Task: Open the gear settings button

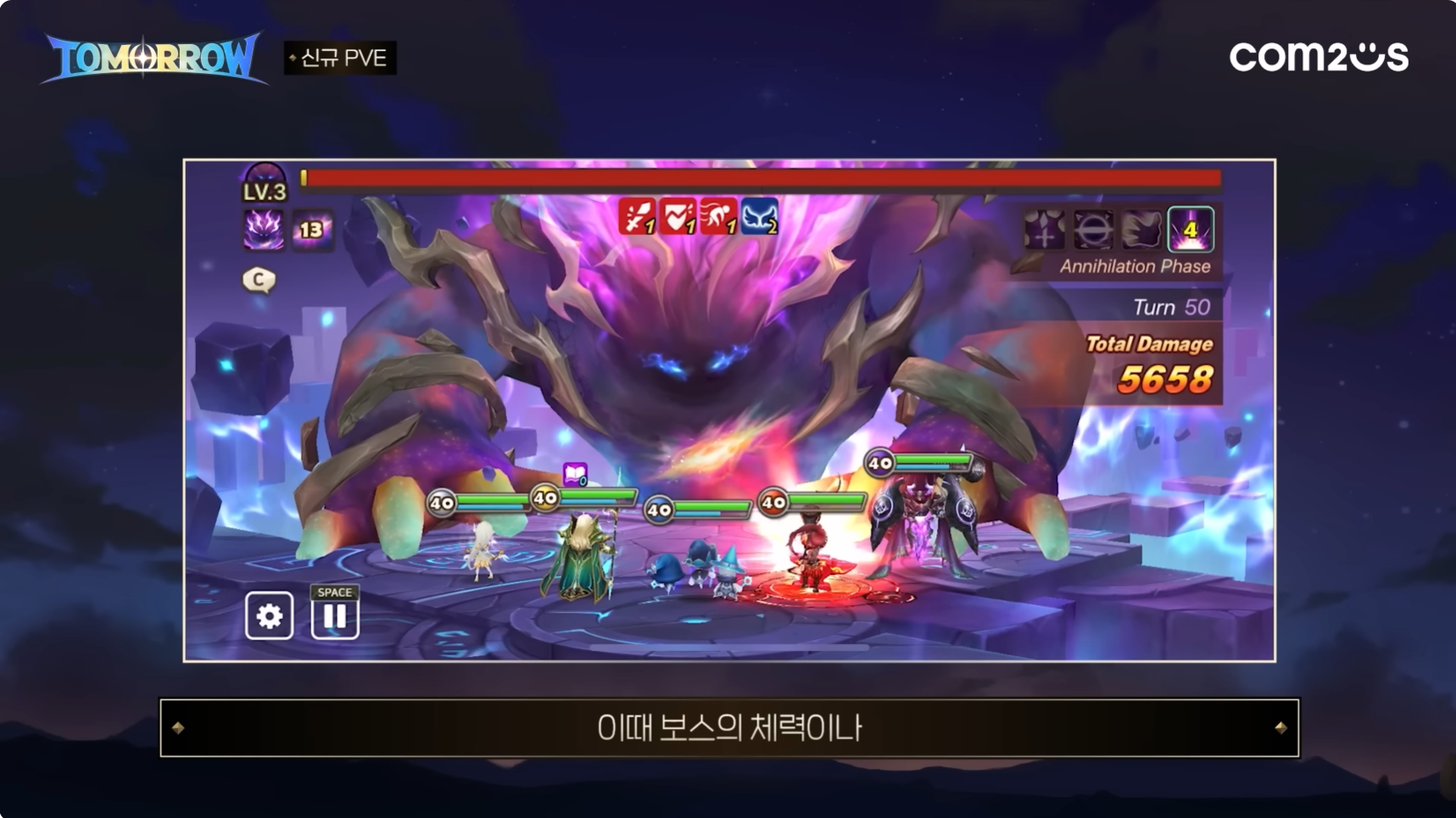Action: click(x=270, y=615)
